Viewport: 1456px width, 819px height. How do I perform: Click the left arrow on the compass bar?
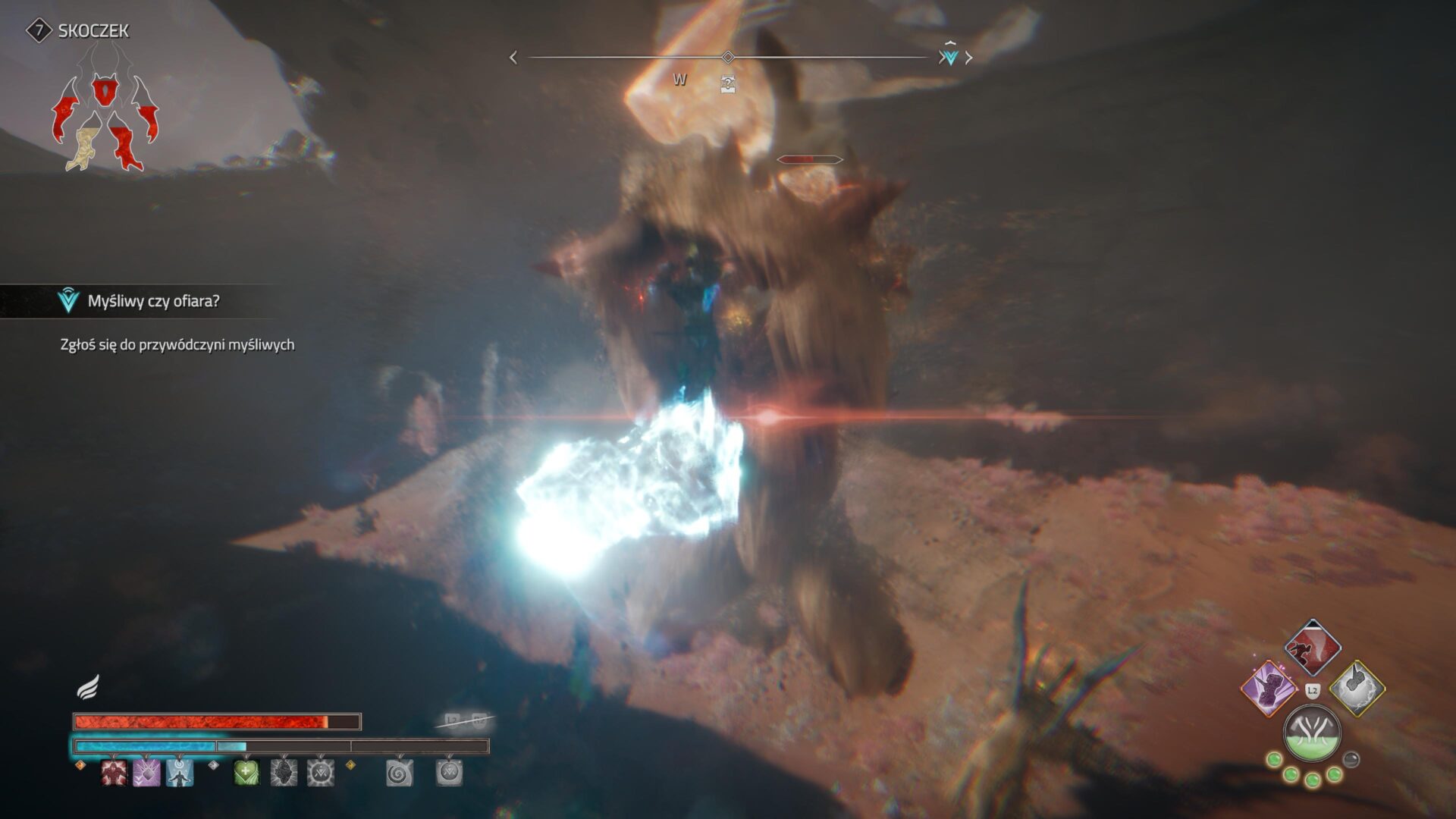pos(513,58)
